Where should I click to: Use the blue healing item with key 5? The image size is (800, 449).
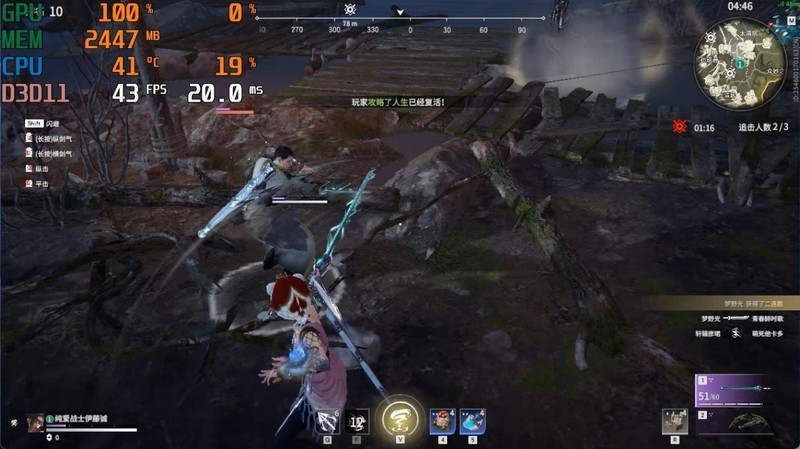point(471,422)
